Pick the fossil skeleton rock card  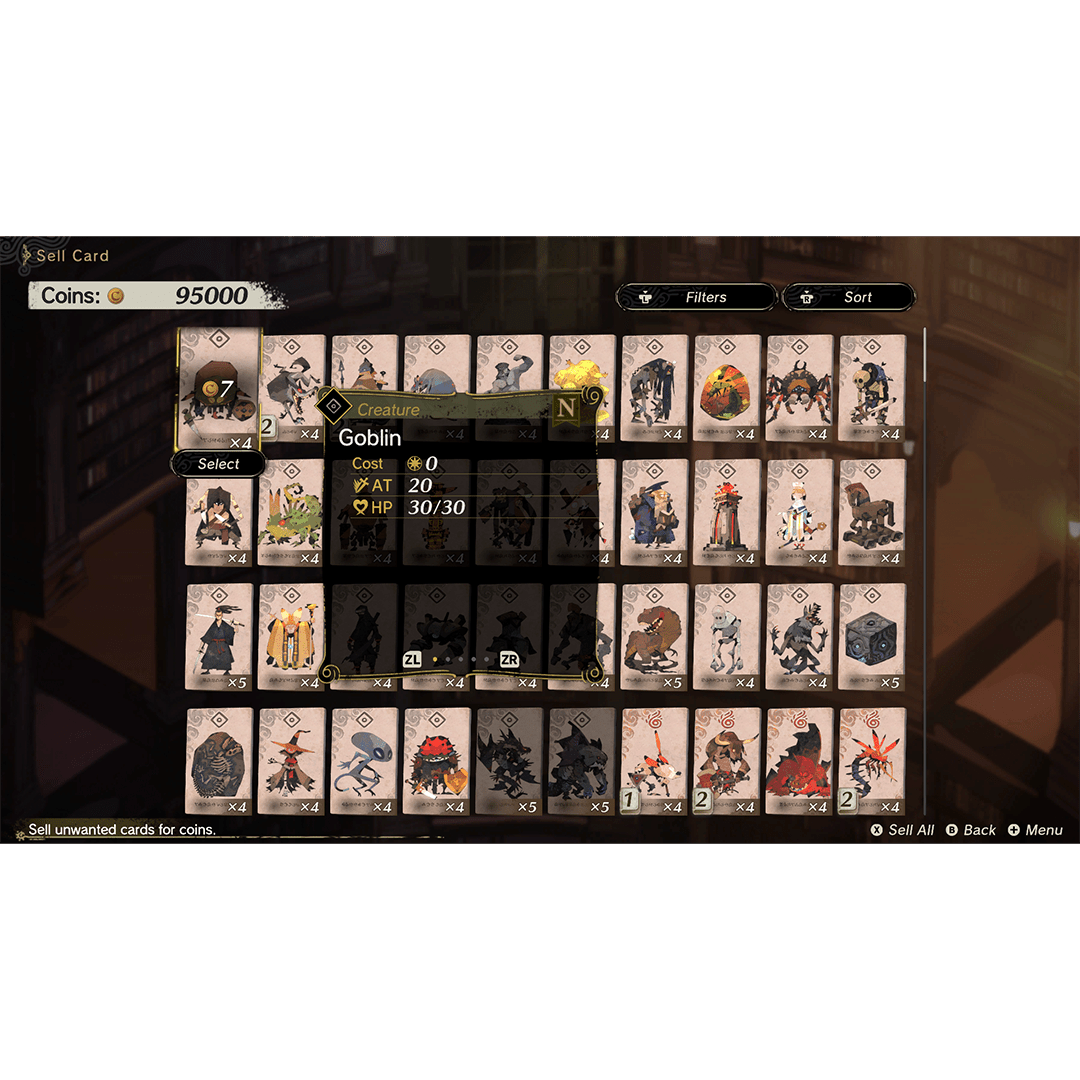pyautogui.click(x=219, y=761)
